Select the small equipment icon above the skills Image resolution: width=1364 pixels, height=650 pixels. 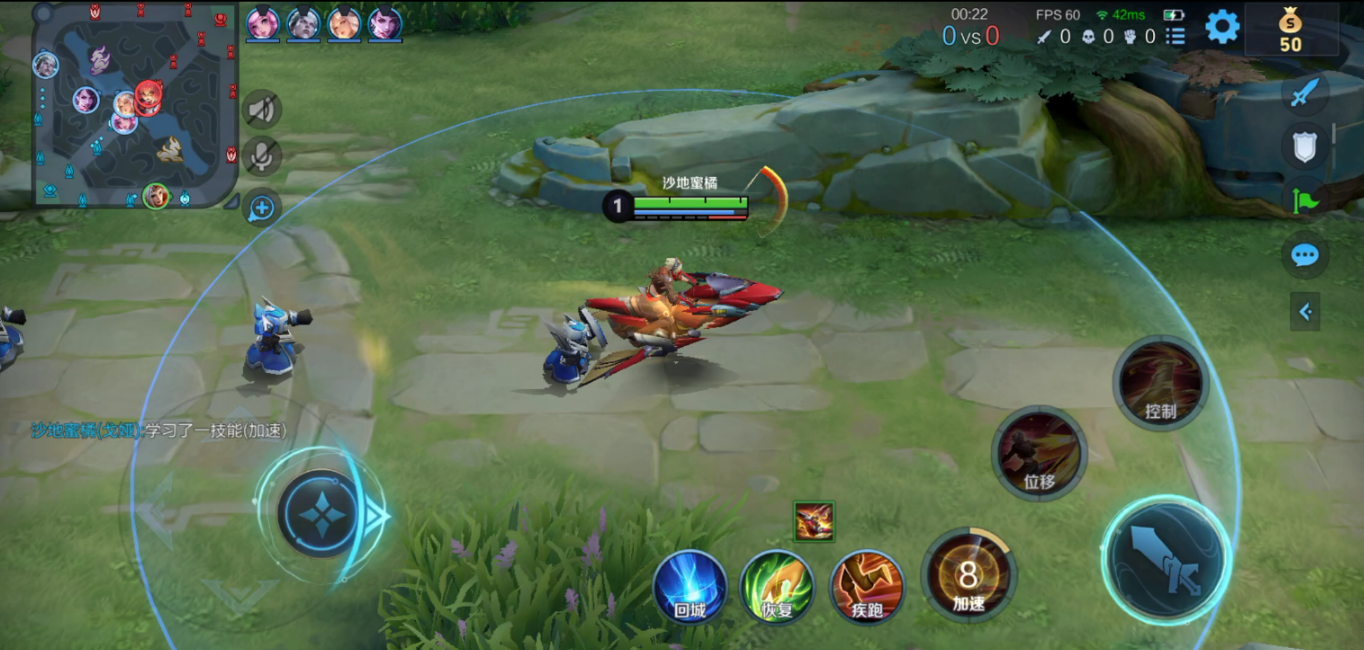813,522
